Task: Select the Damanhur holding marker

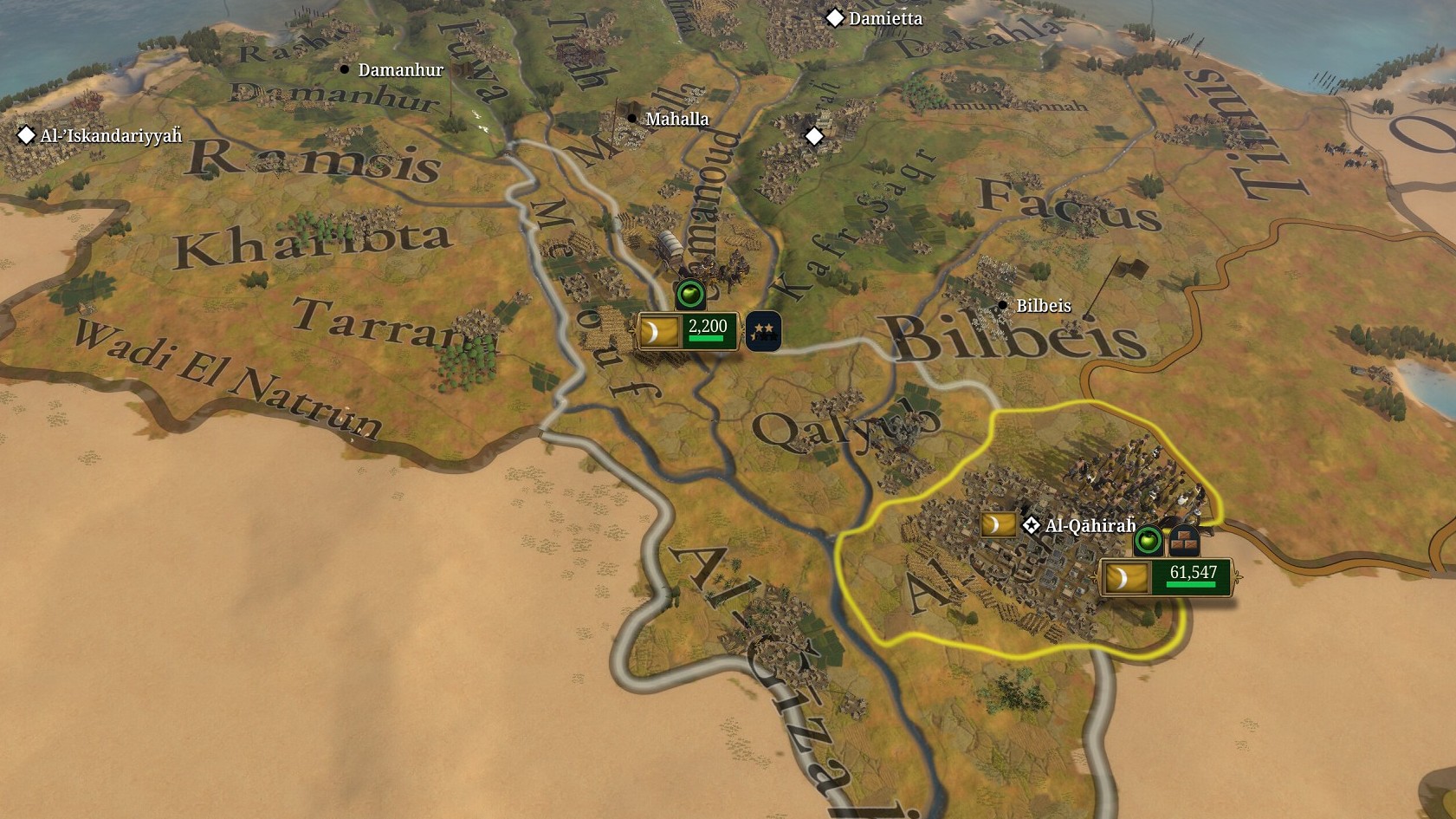Action: (345, 69)
